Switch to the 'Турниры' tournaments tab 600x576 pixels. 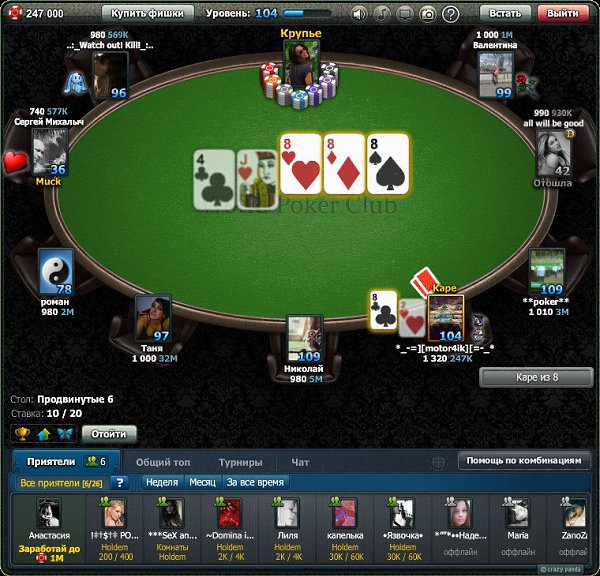241,462
